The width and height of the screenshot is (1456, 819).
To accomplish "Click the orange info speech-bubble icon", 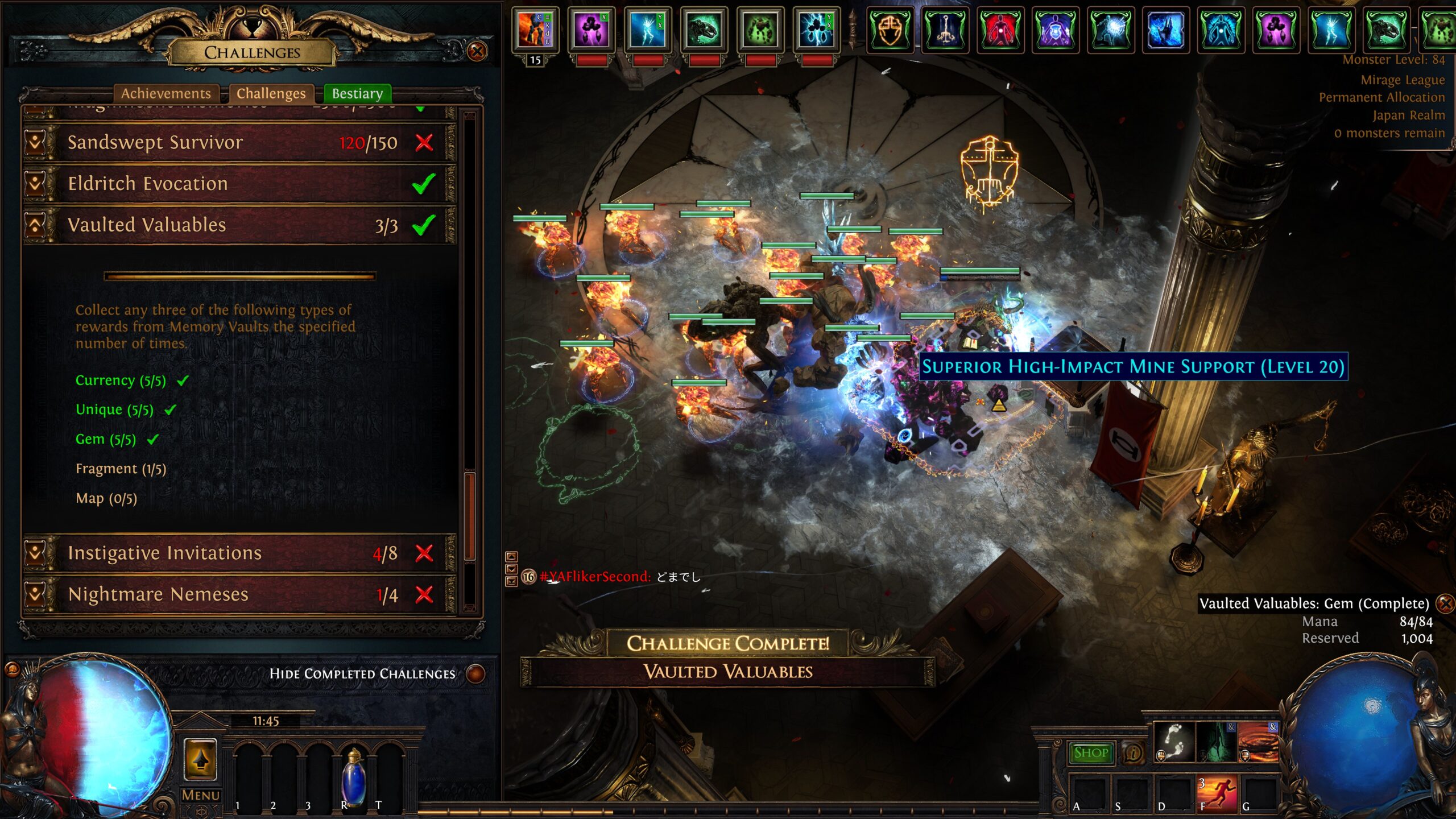I will click(1134, 754).
